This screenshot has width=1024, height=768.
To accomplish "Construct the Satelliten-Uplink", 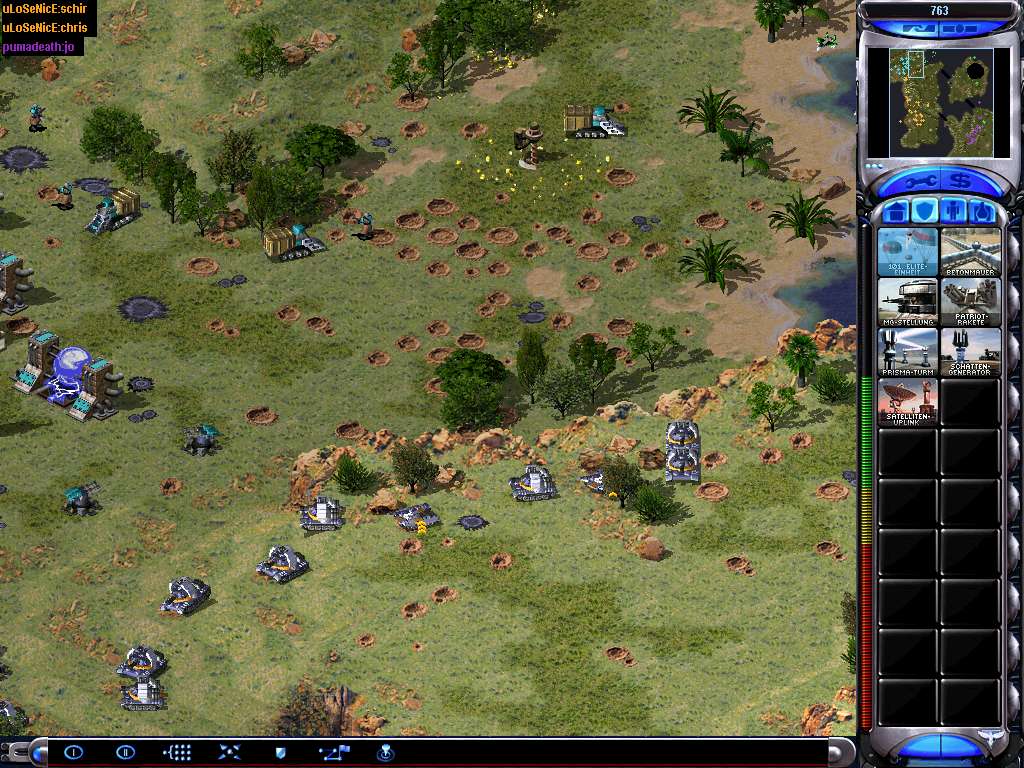I will [908, 402].
